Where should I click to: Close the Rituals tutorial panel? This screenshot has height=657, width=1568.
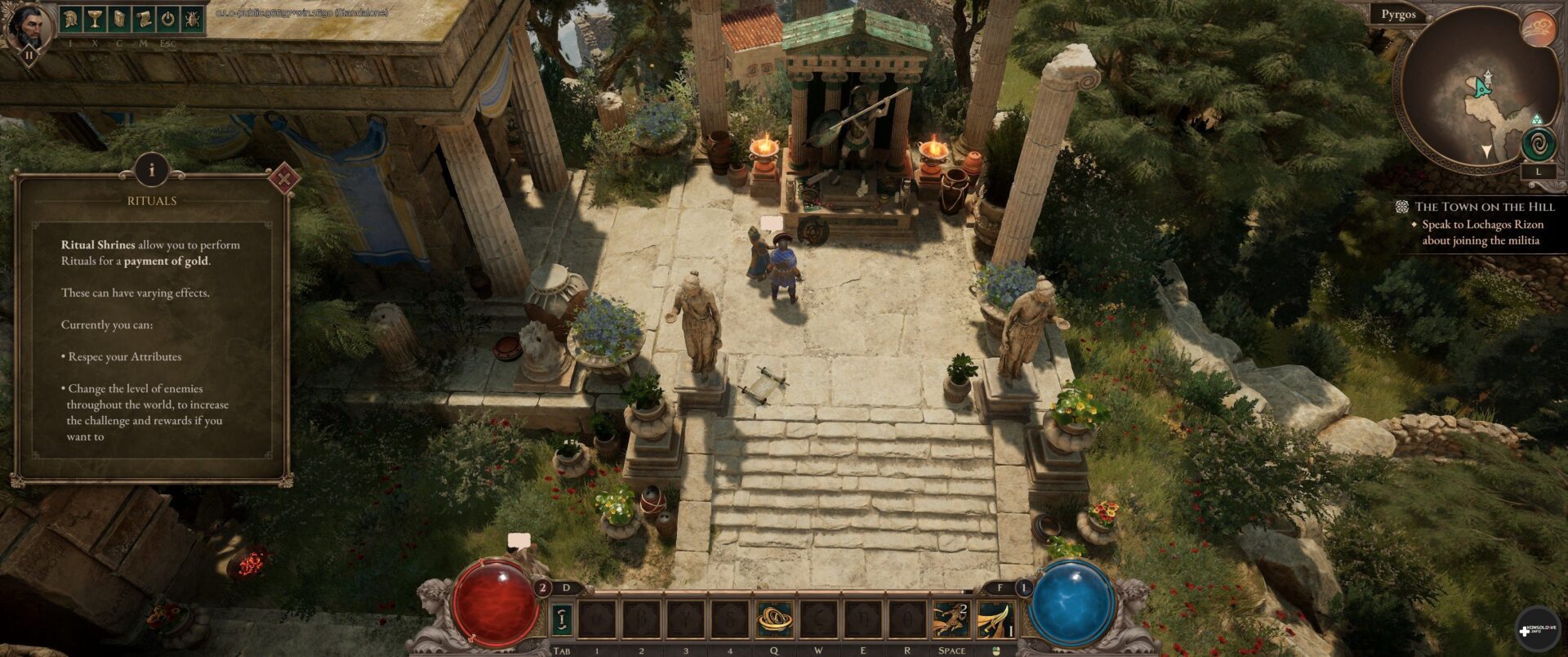[x=283, y=178]
